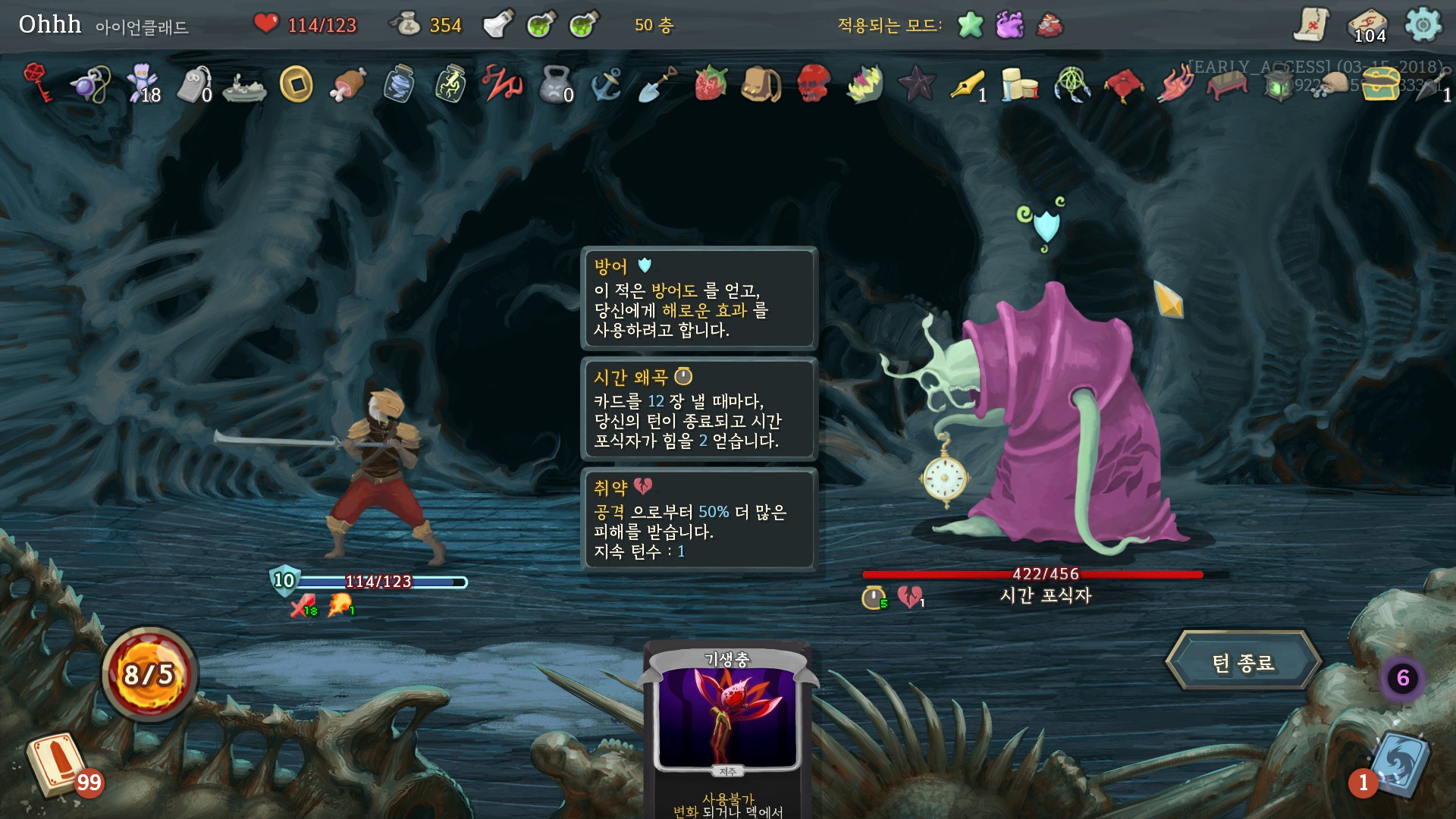Inspect the meat on the bone relic
The image size is (1456, 819).
click(347, 83)
